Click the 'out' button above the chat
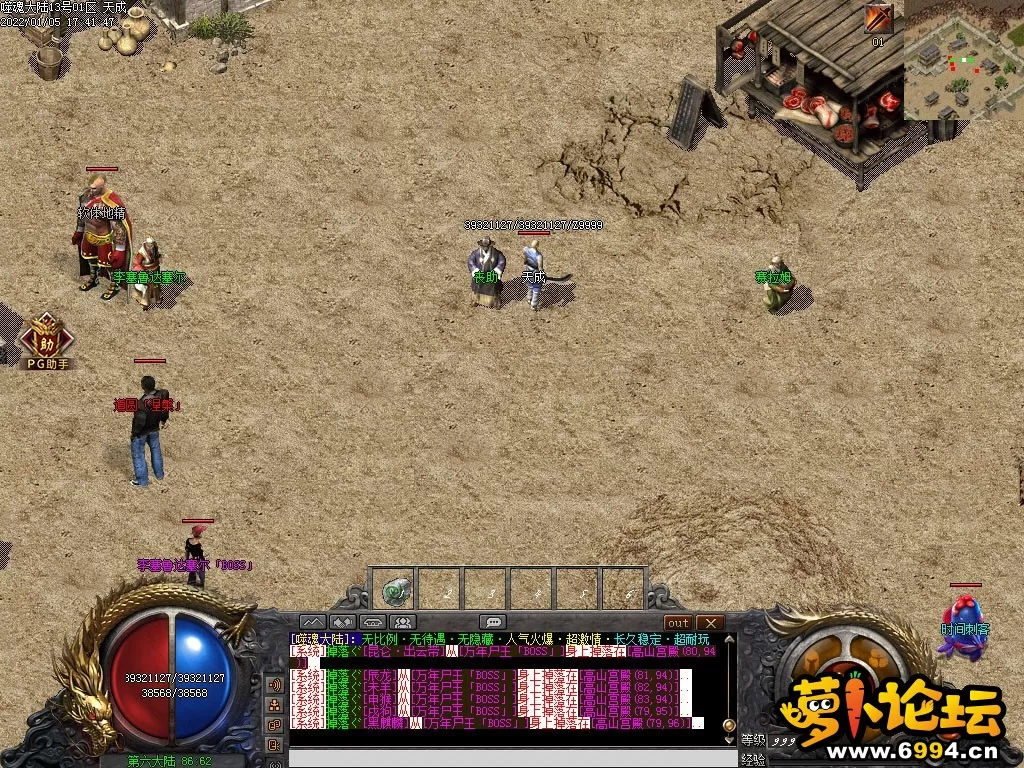 coord(678,622)
